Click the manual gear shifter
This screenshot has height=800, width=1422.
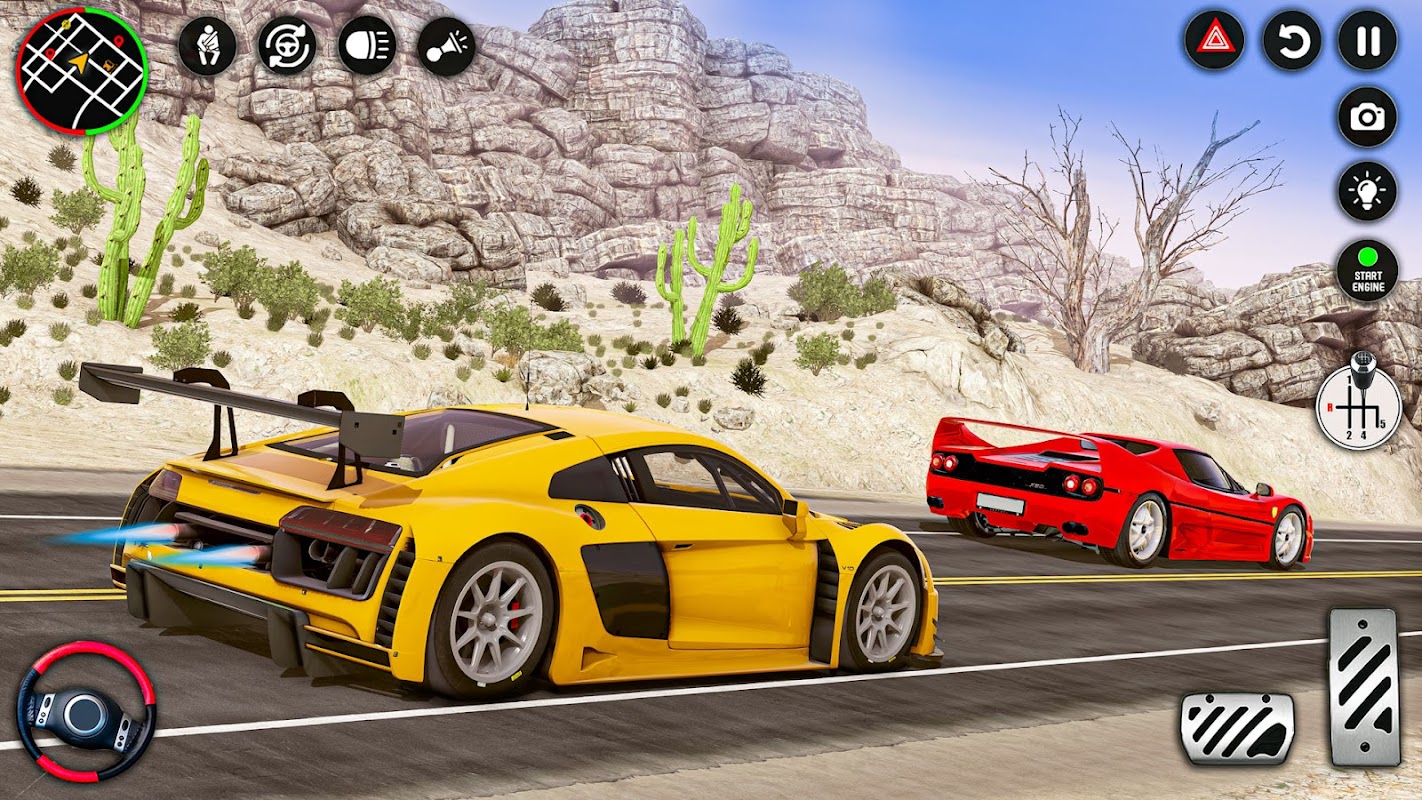click(x=1359, y=404)
